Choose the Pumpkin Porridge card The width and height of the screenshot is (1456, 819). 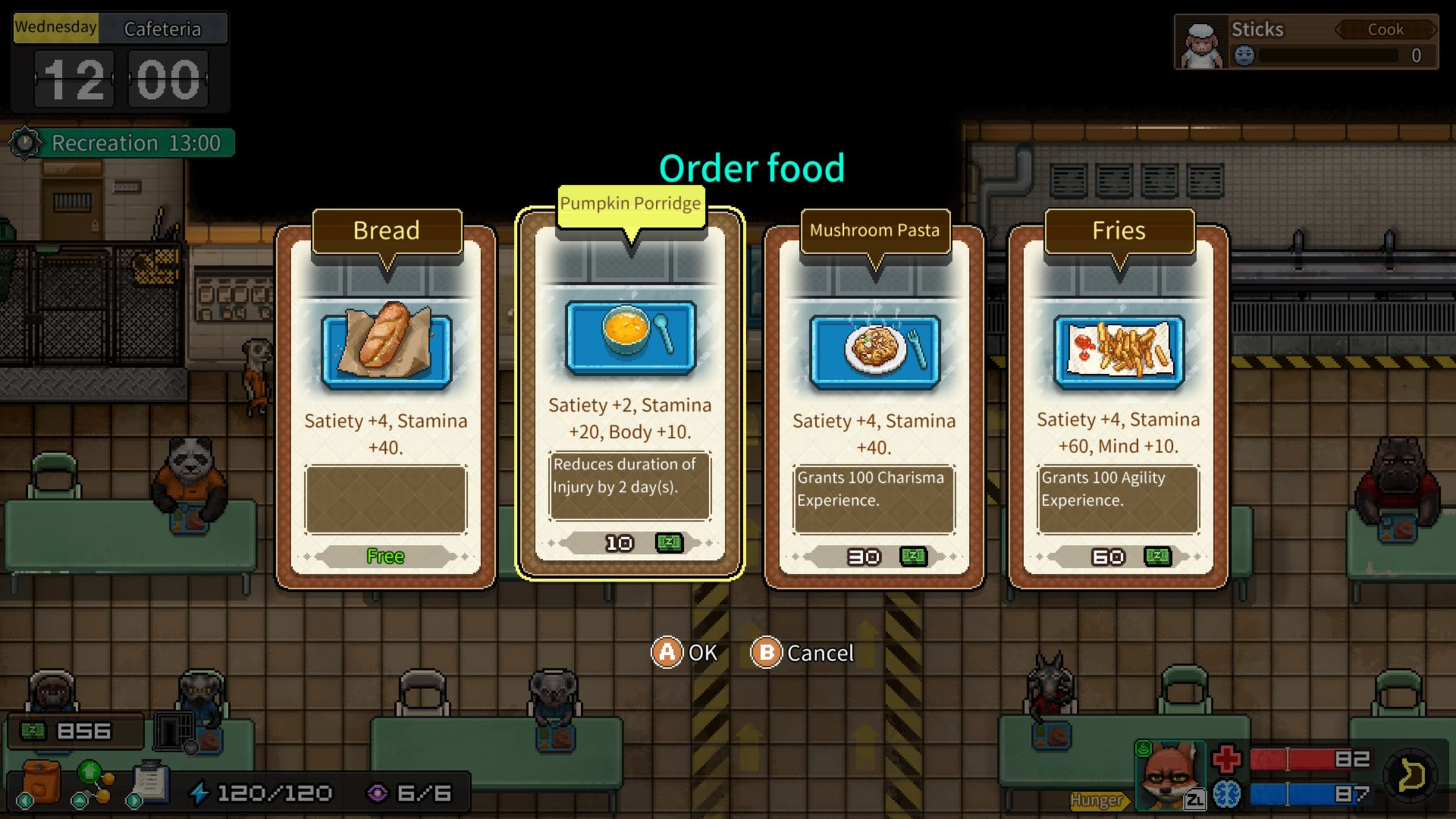[630, 394]
